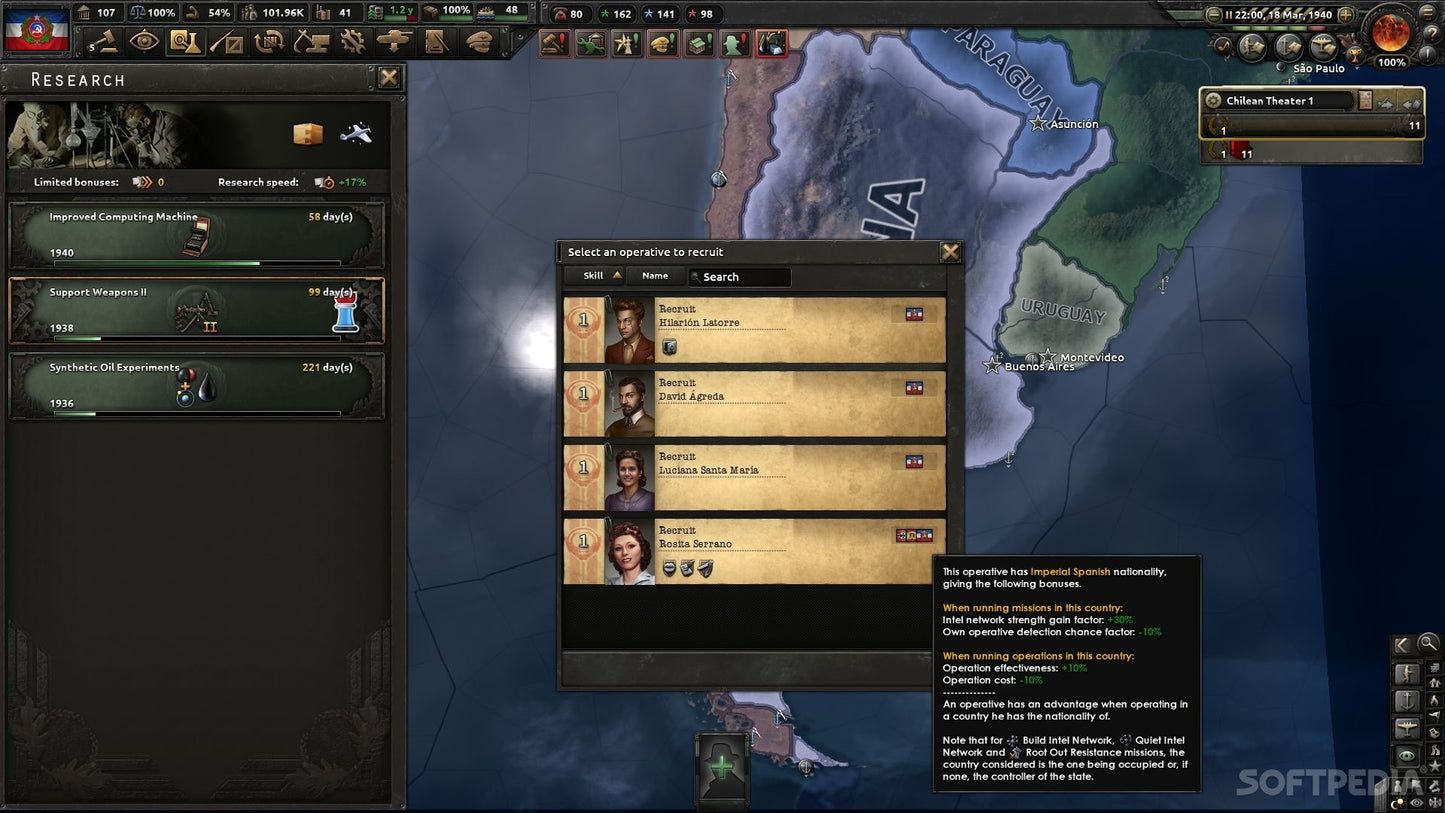Switch to the air research category tab

(x=357, y=132)
